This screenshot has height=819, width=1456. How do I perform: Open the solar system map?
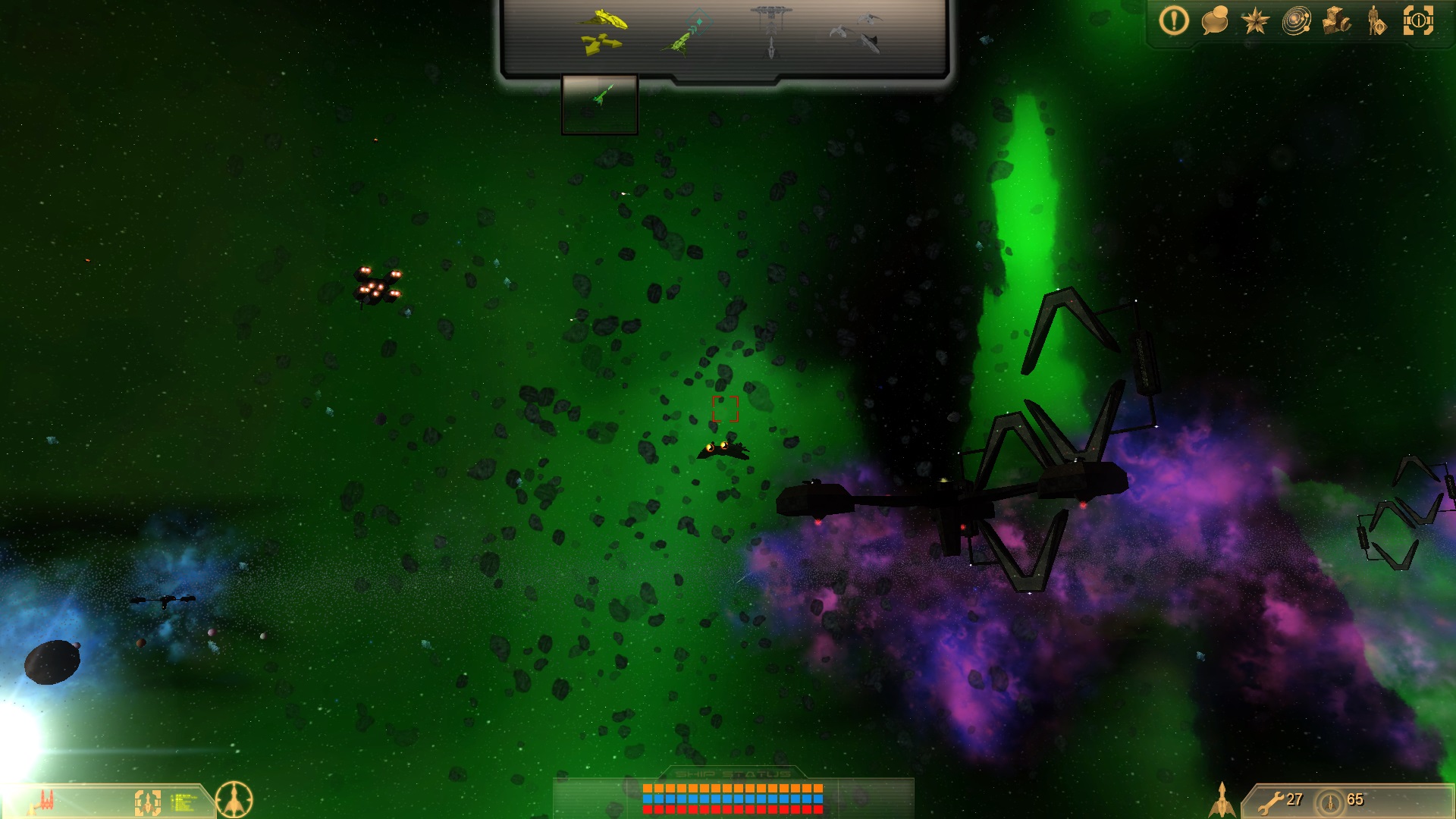point(1296,21)
